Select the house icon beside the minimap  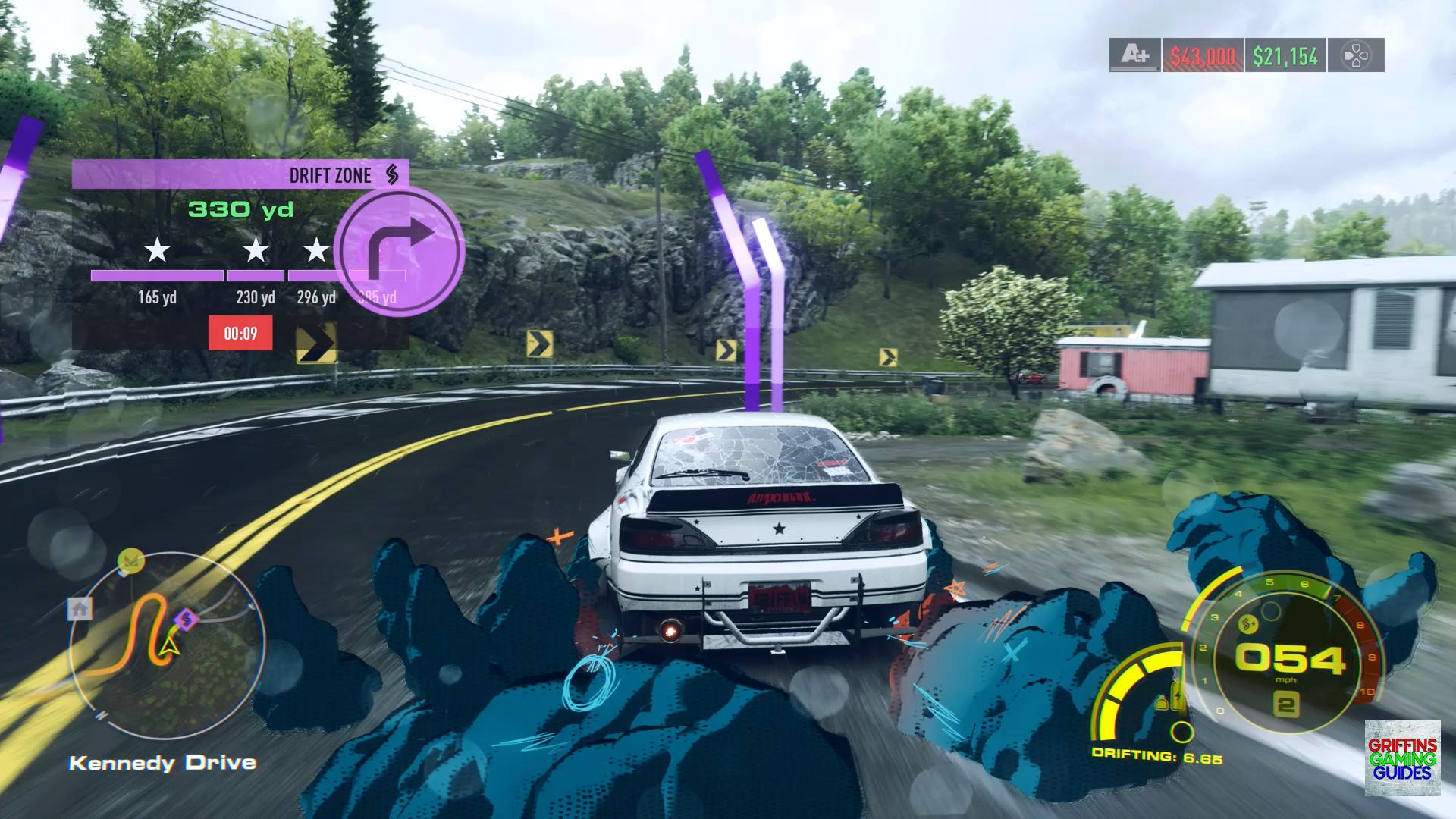click(80, 608)
